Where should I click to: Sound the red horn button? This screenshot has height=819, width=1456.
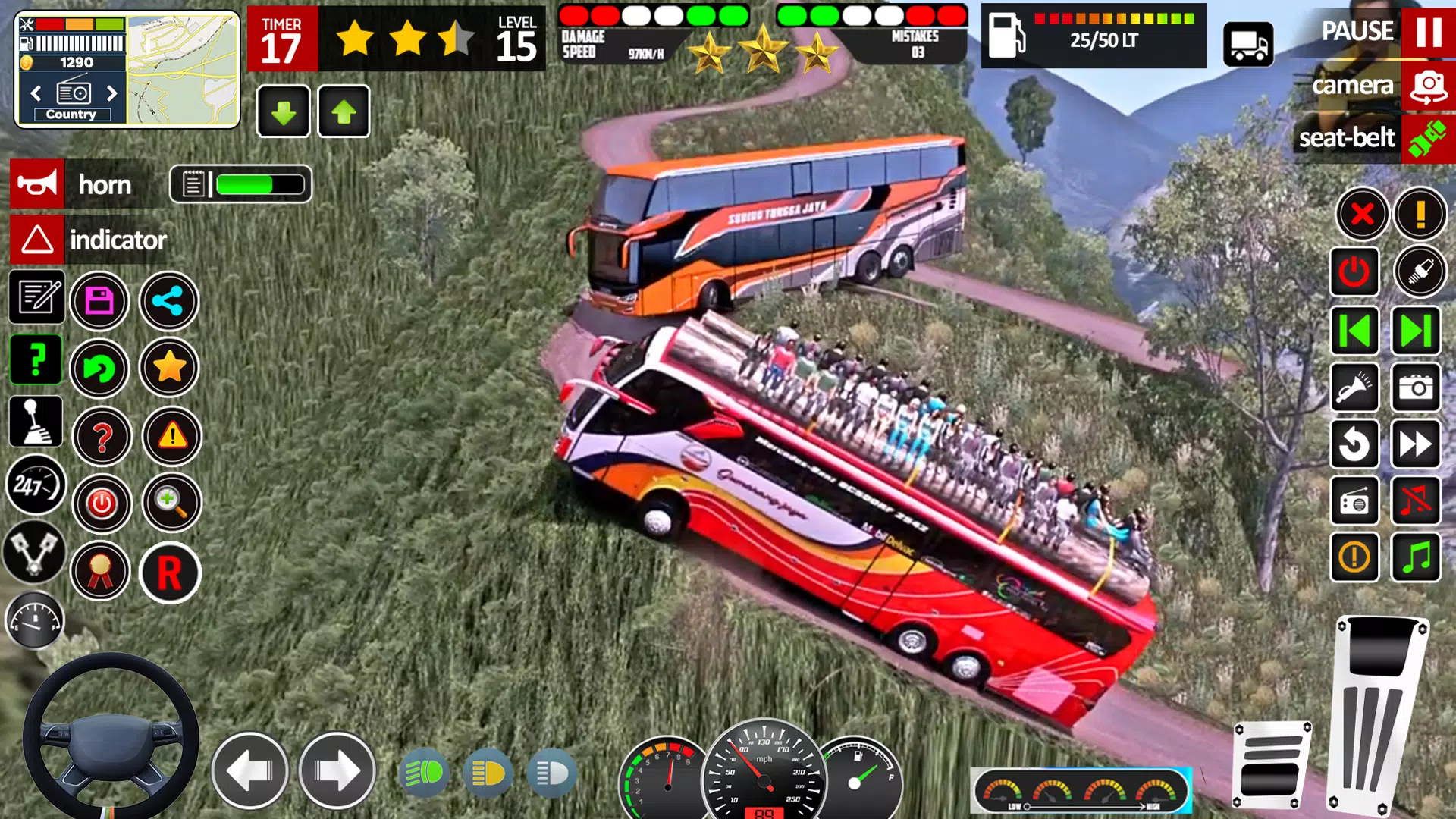pyautogui.click(x=36, y=184)
